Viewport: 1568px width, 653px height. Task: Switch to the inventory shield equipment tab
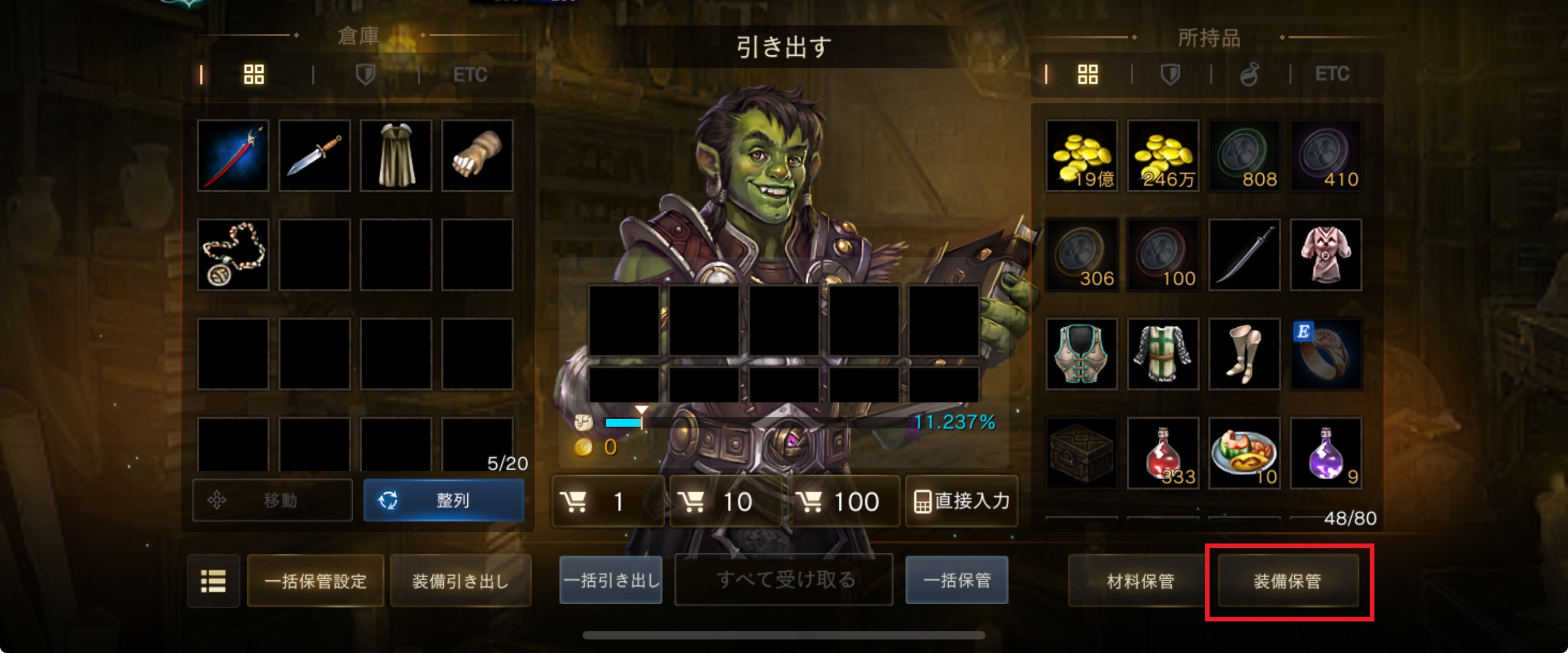click(x=1170, y=75)
